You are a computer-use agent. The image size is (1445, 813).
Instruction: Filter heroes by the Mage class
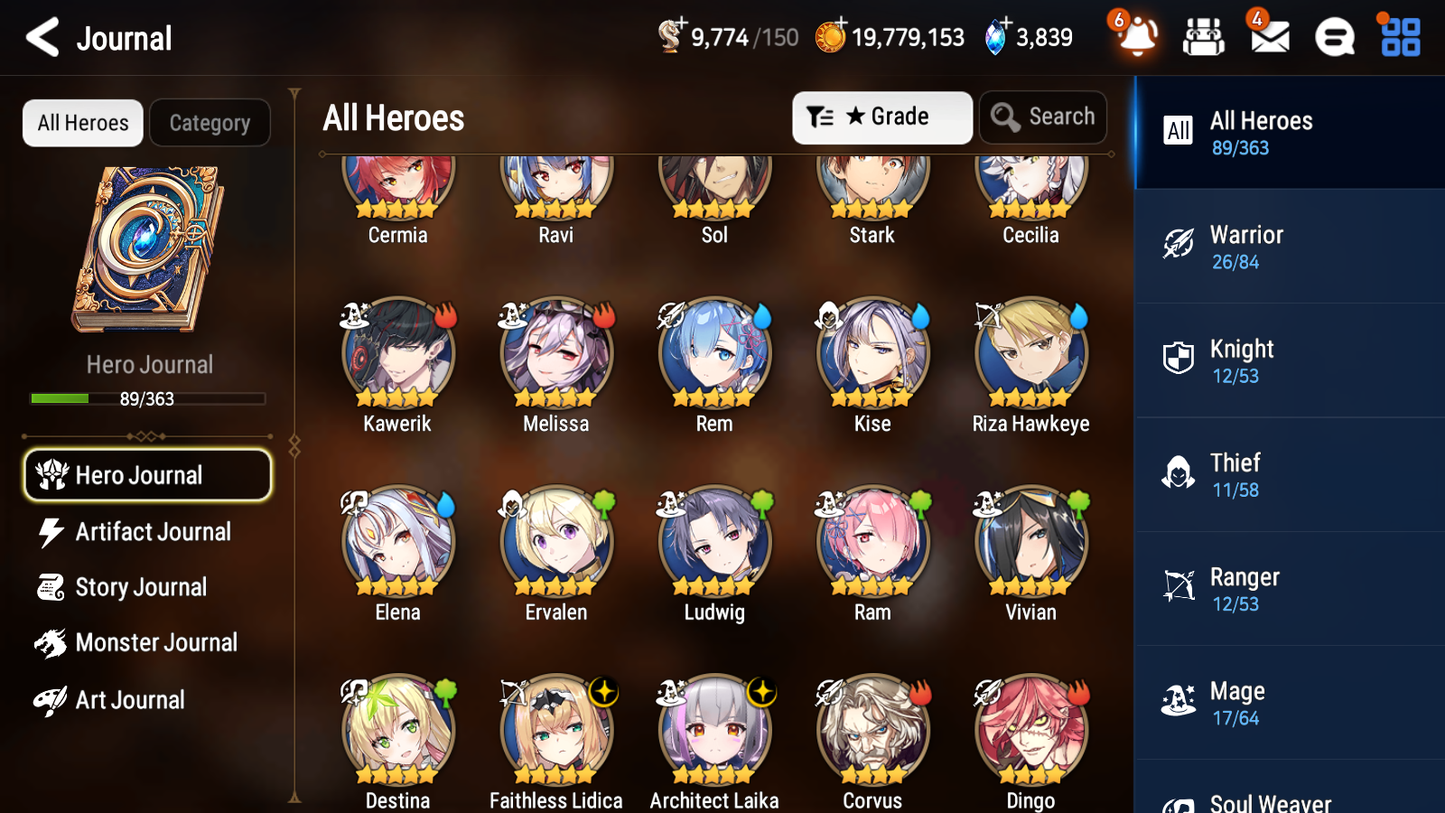click(x=1290, y=702)
